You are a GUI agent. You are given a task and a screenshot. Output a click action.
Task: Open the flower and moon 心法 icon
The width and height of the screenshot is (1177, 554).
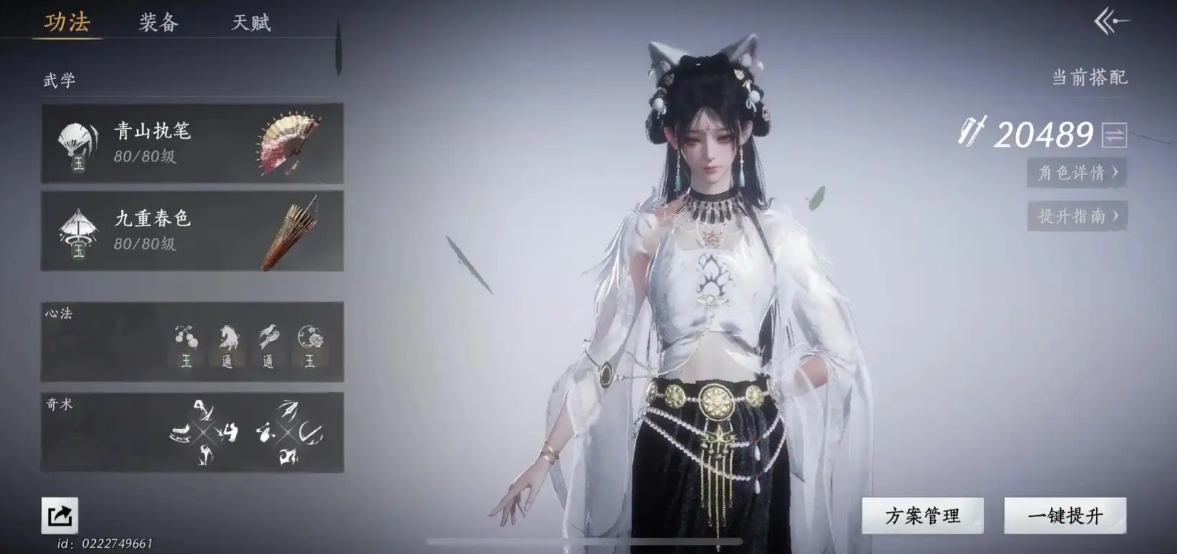[x=310, y=343]
